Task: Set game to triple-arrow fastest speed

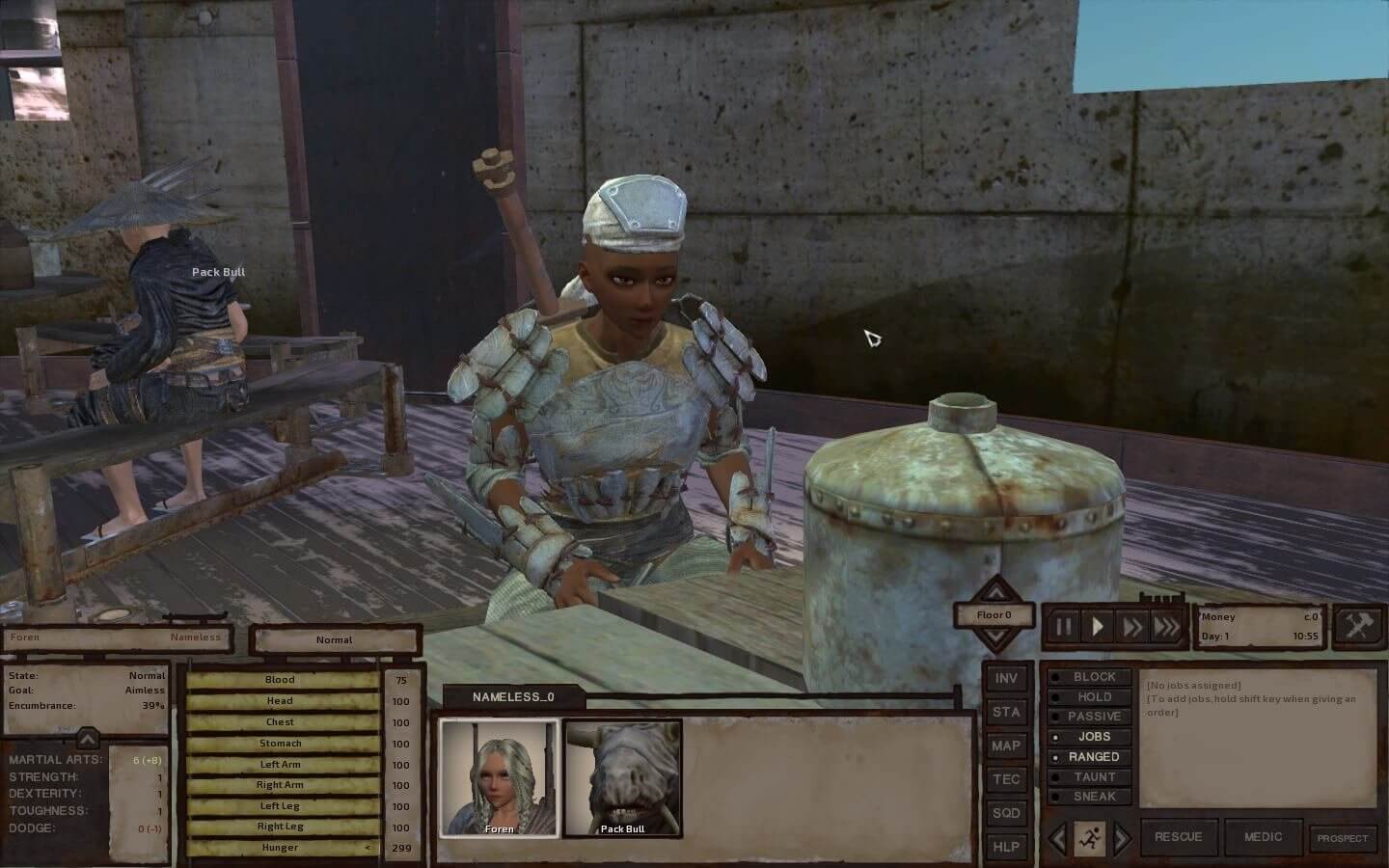Action: (1166, 628)
